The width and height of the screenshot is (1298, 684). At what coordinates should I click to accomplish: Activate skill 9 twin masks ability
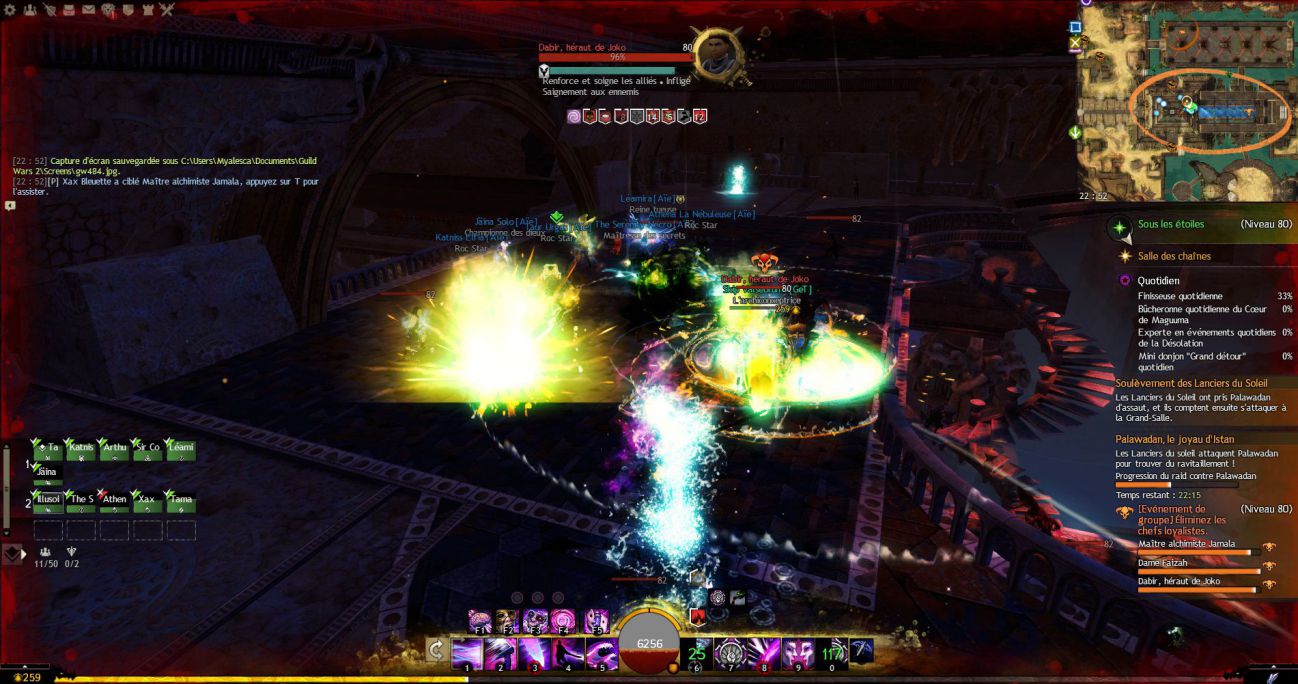797,653
